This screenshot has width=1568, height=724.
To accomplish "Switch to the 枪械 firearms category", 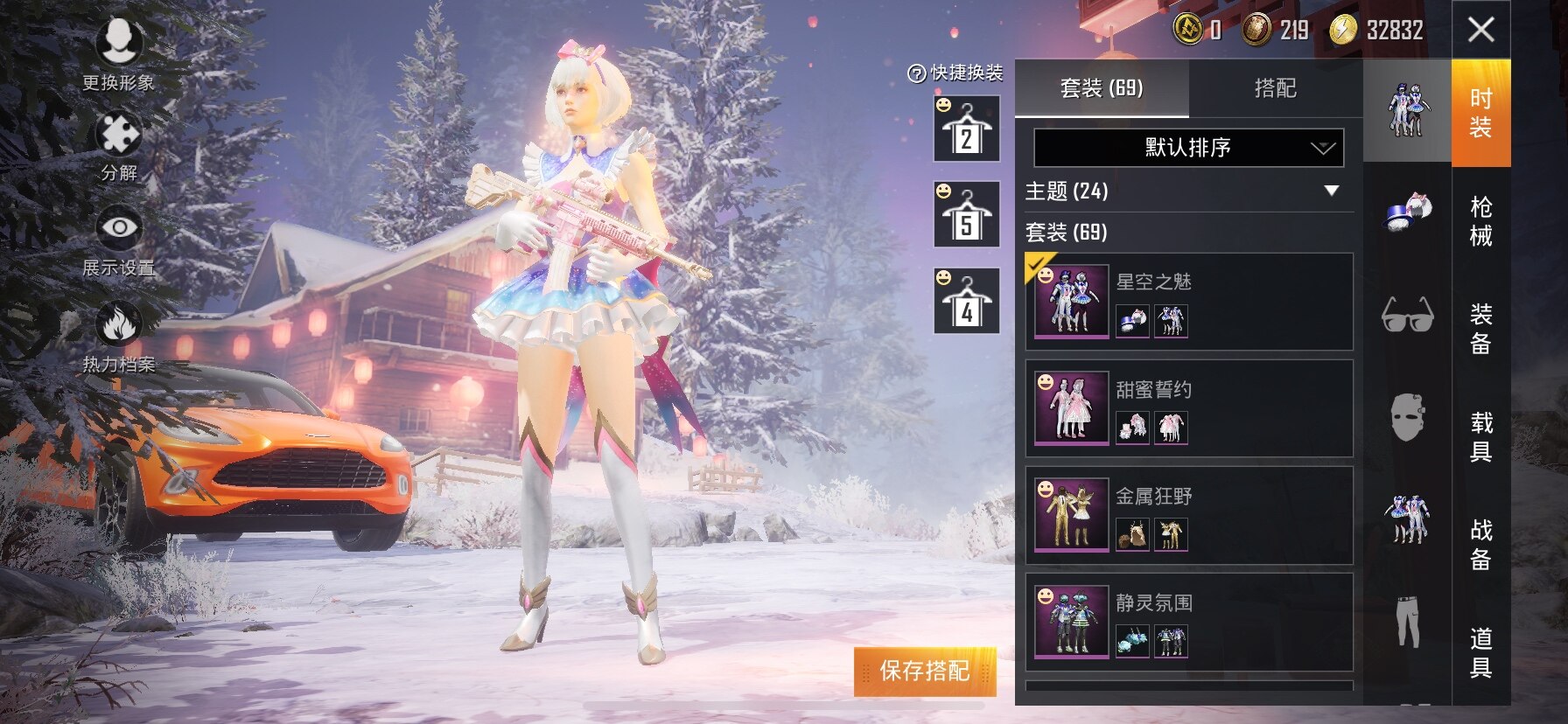I will pos(1480,221).
